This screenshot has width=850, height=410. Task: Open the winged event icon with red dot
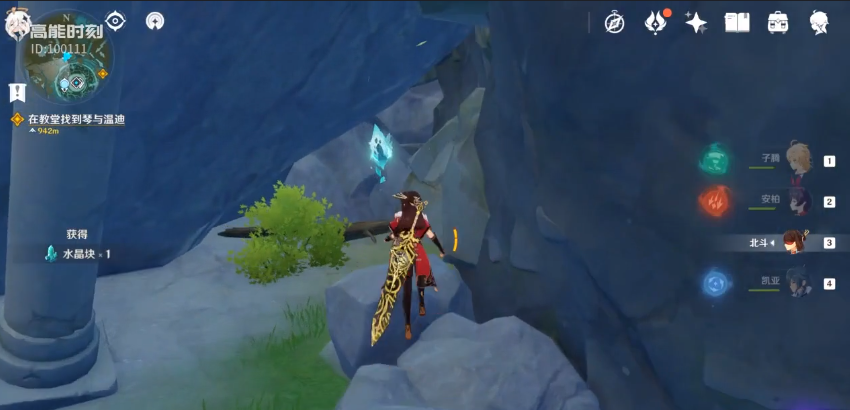point(656,22)
